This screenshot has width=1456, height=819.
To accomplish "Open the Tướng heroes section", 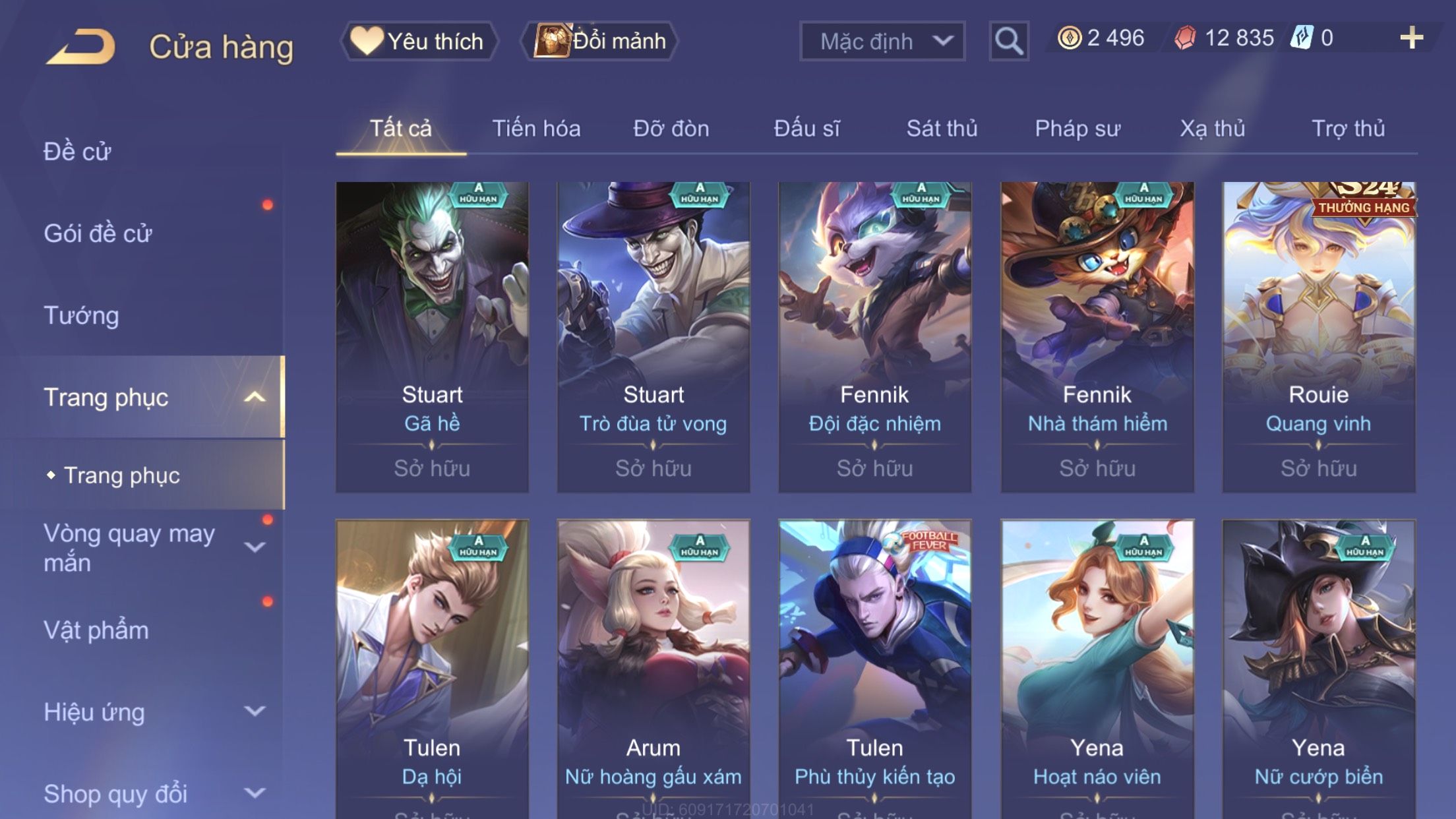I will 81,315.
